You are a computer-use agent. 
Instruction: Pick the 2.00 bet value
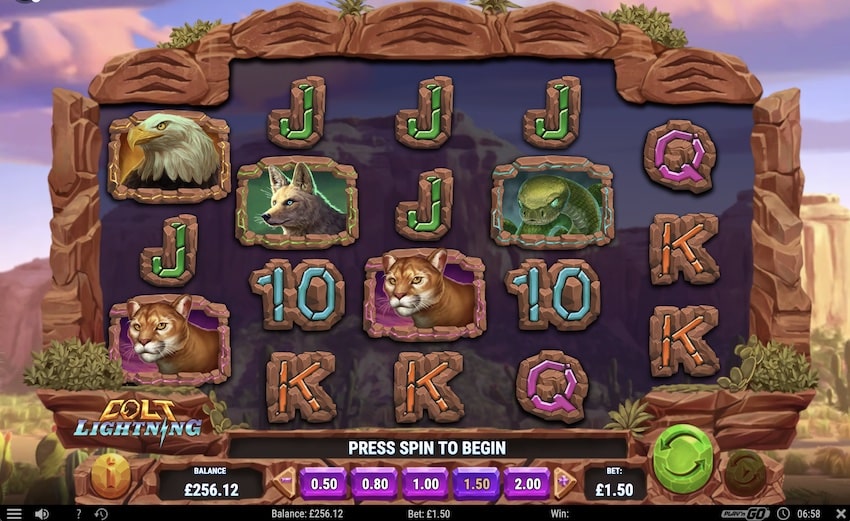[x=527, y=483]
